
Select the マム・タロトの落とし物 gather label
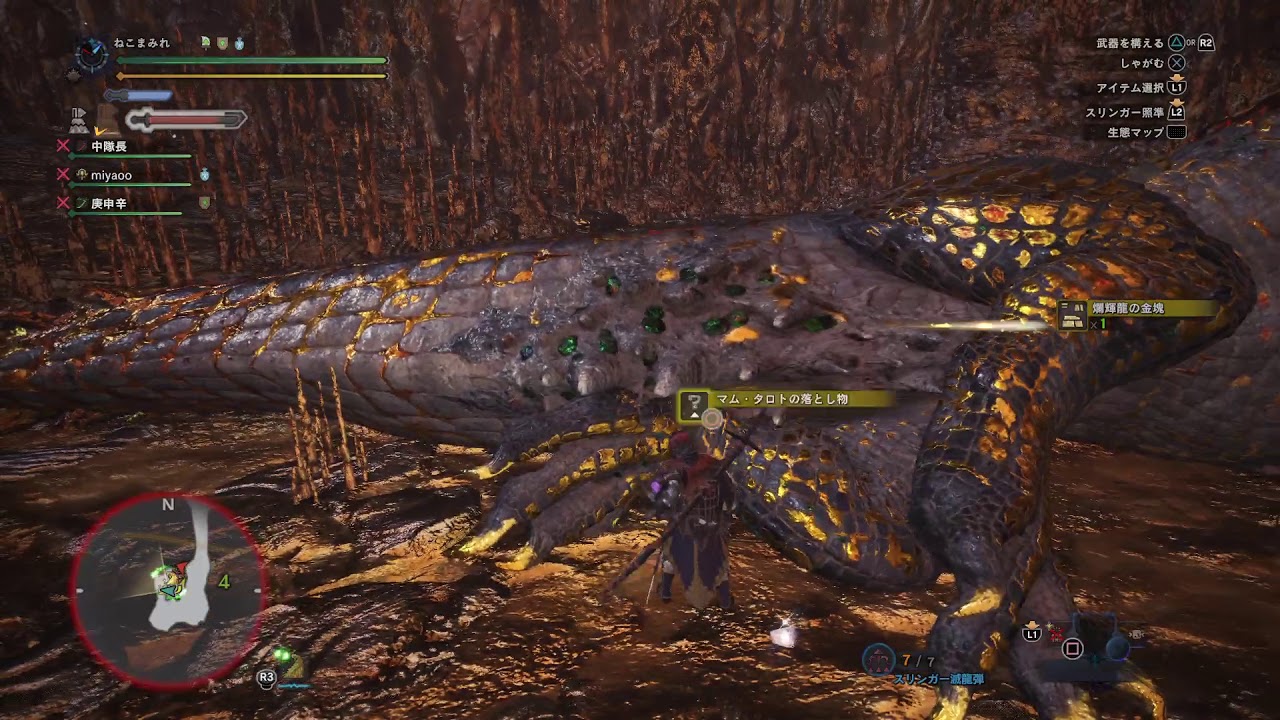[781, 400]
